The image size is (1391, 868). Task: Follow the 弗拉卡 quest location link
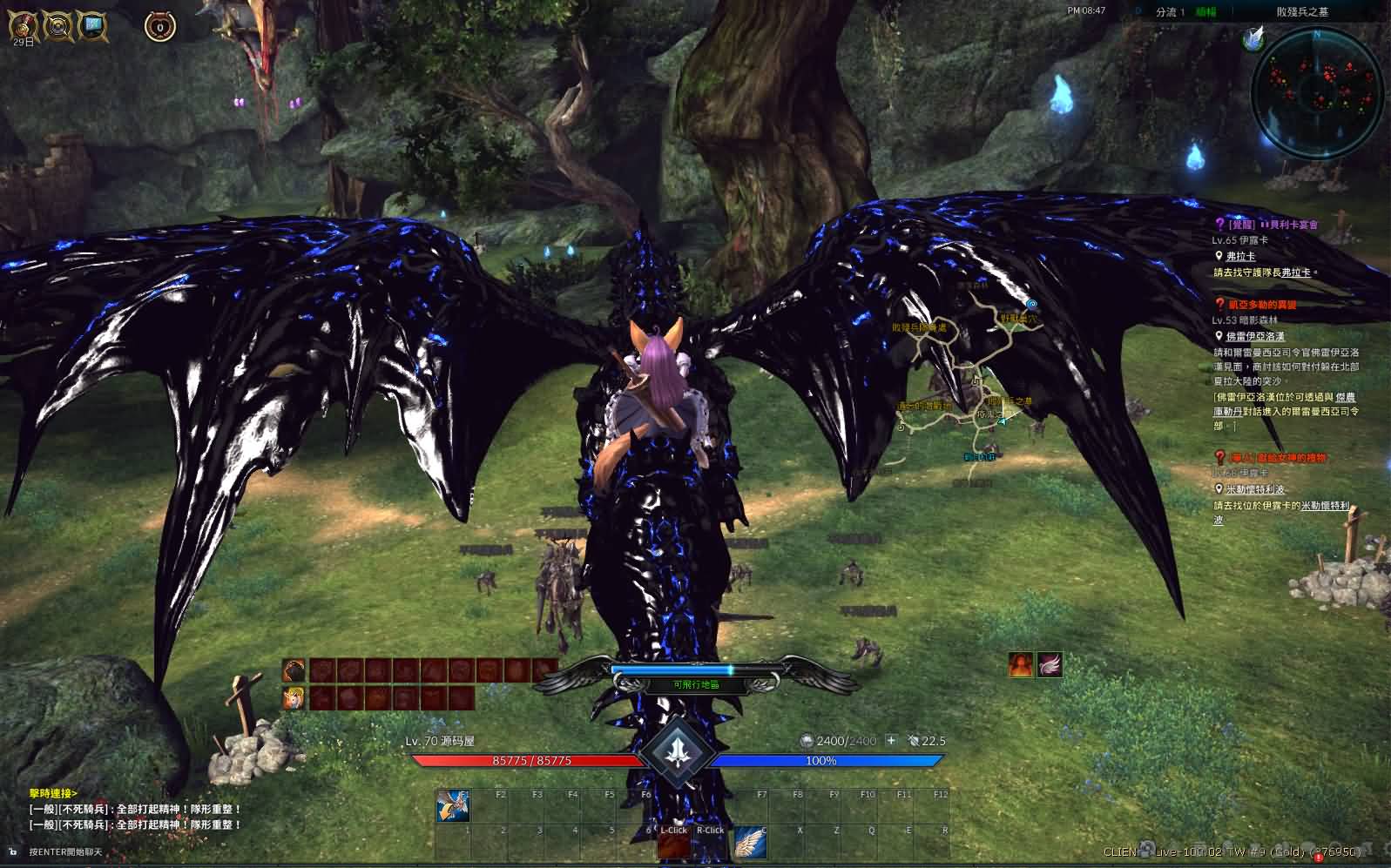[1240, 256]
